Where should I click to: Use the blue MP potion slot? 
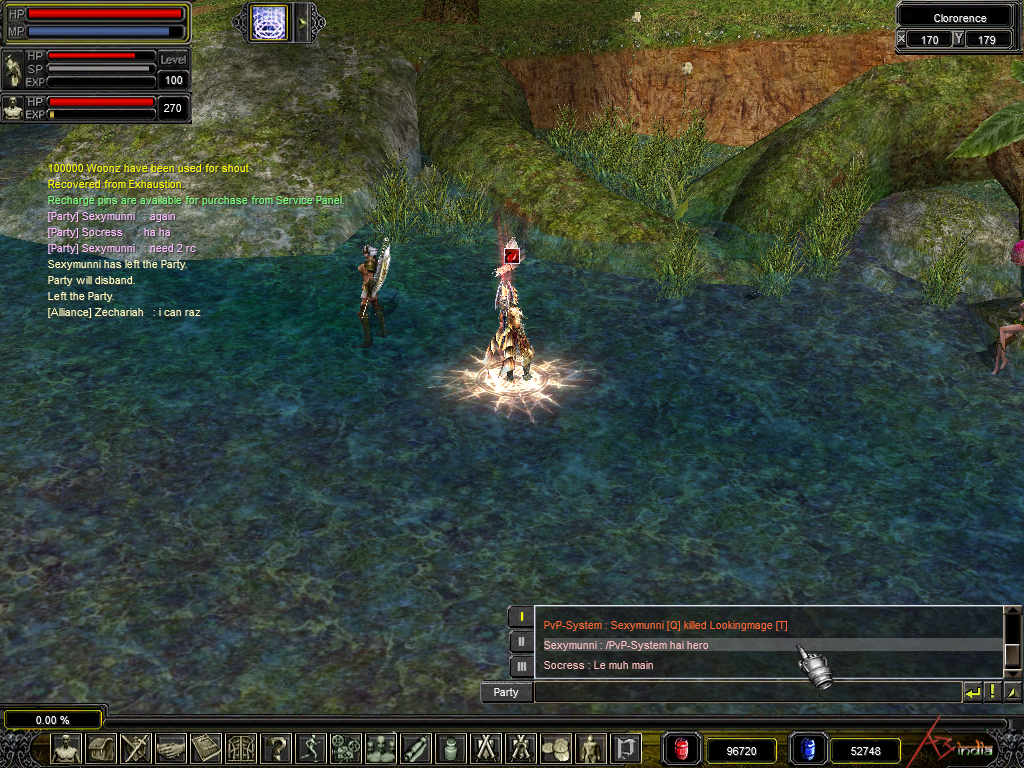[808, 749]
